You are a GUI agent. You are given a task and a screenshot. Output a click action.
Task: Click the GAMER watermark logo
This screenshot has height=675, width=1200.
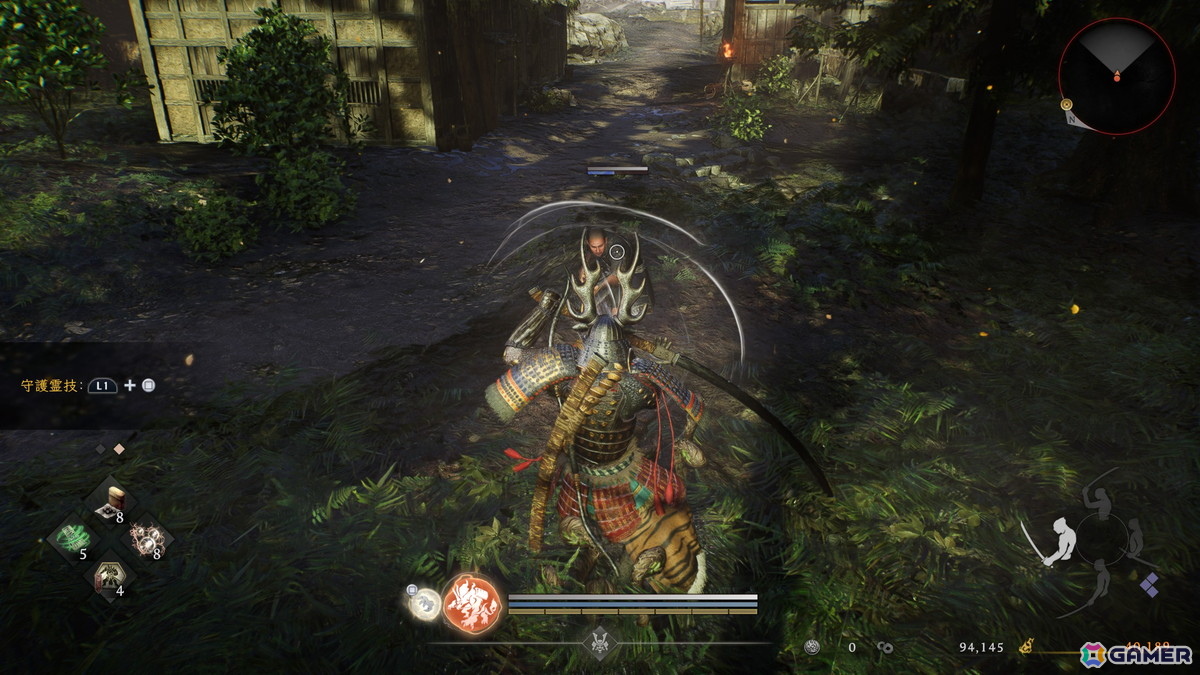tap(1136, 654)
